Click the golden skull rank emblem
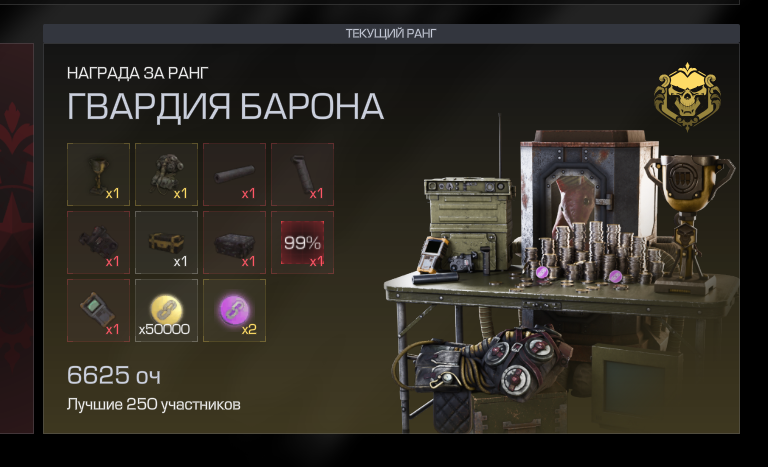 (x=687, y=95)
